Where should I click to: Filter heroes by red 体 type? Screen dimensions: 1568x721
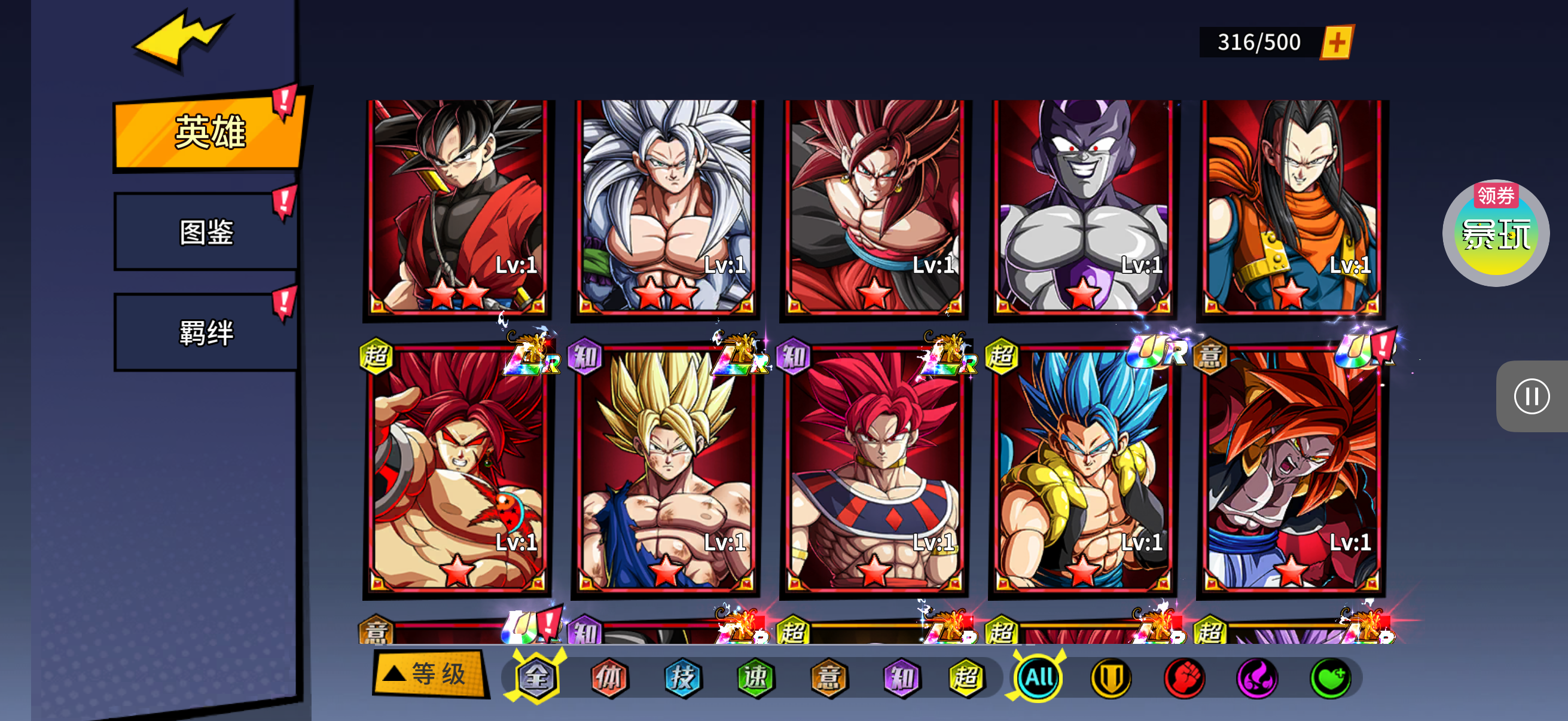pos(609,677)
